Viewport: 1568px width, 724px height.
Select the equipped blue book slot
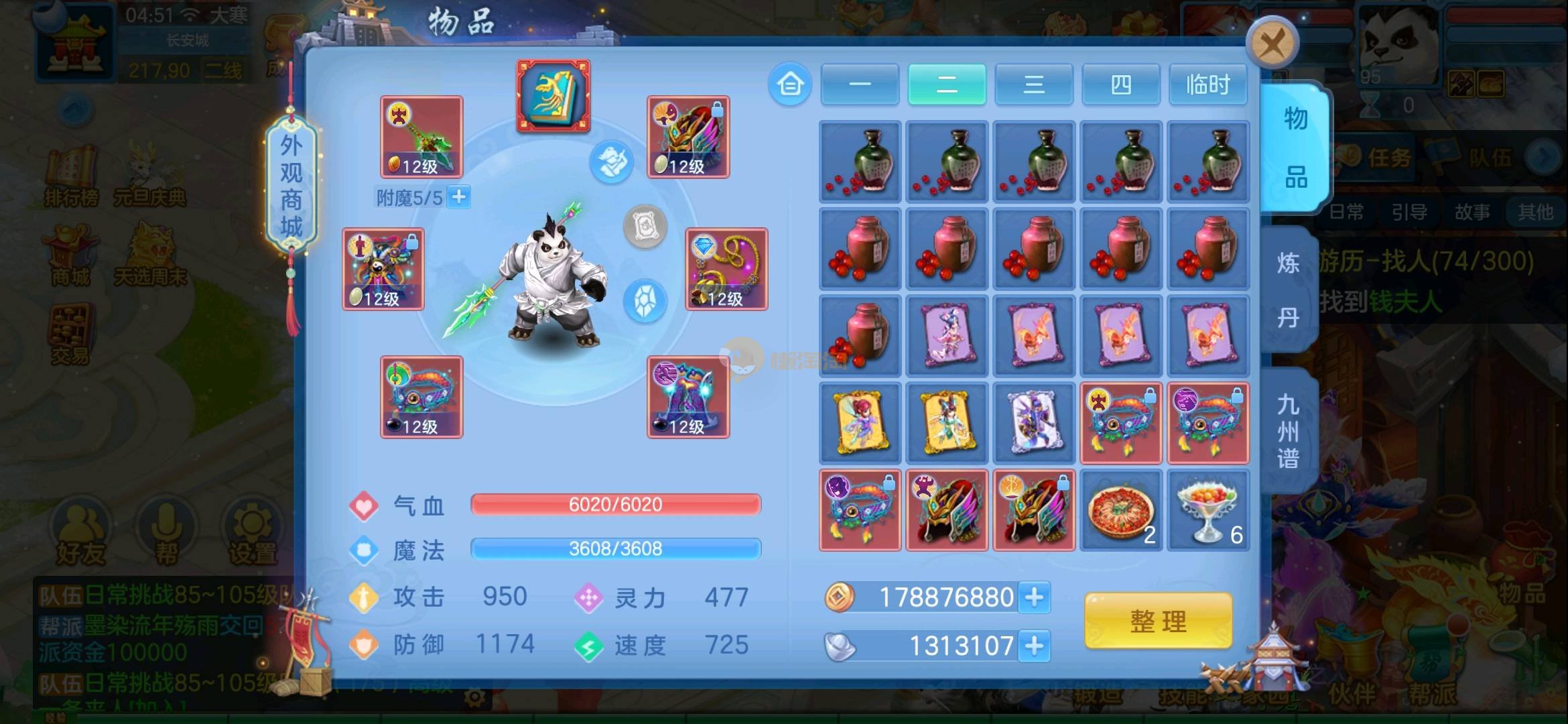pyautogui.click(x=553, y=96)
